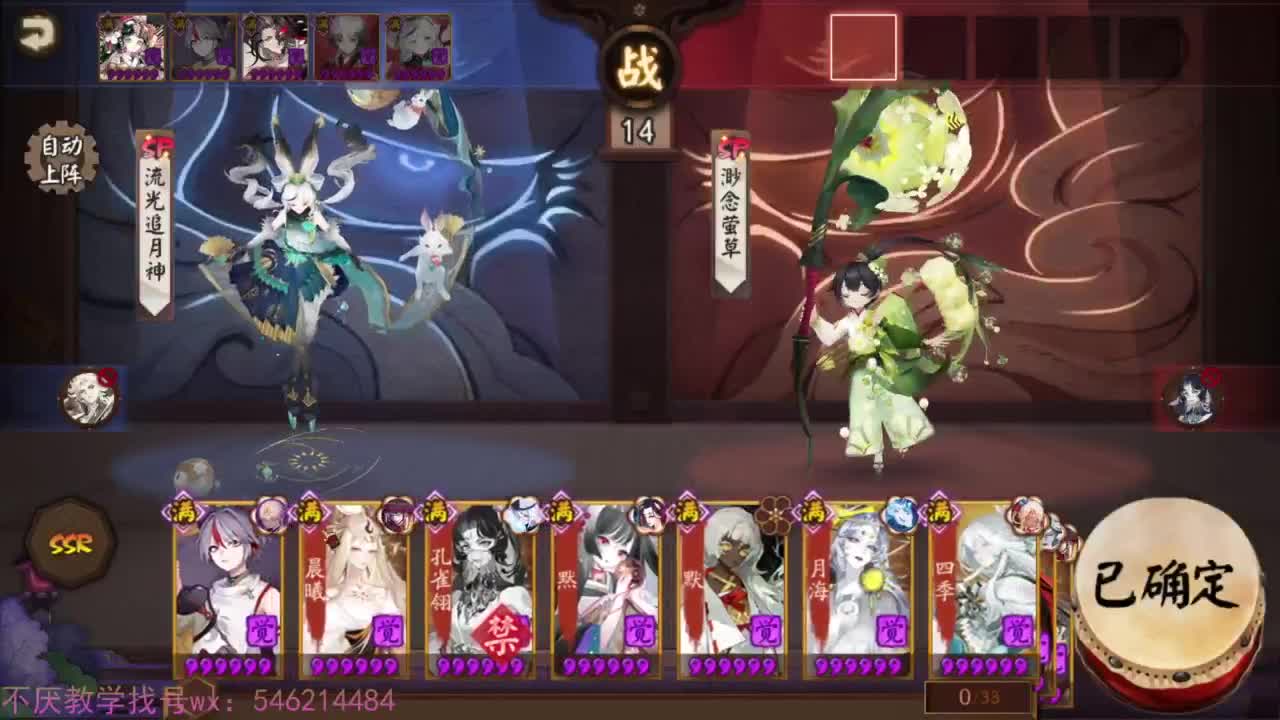Toggle the 觉 awaken badge on 月海's card
1280x720 pixels.
pyautogui.click(x=890, y=632)
